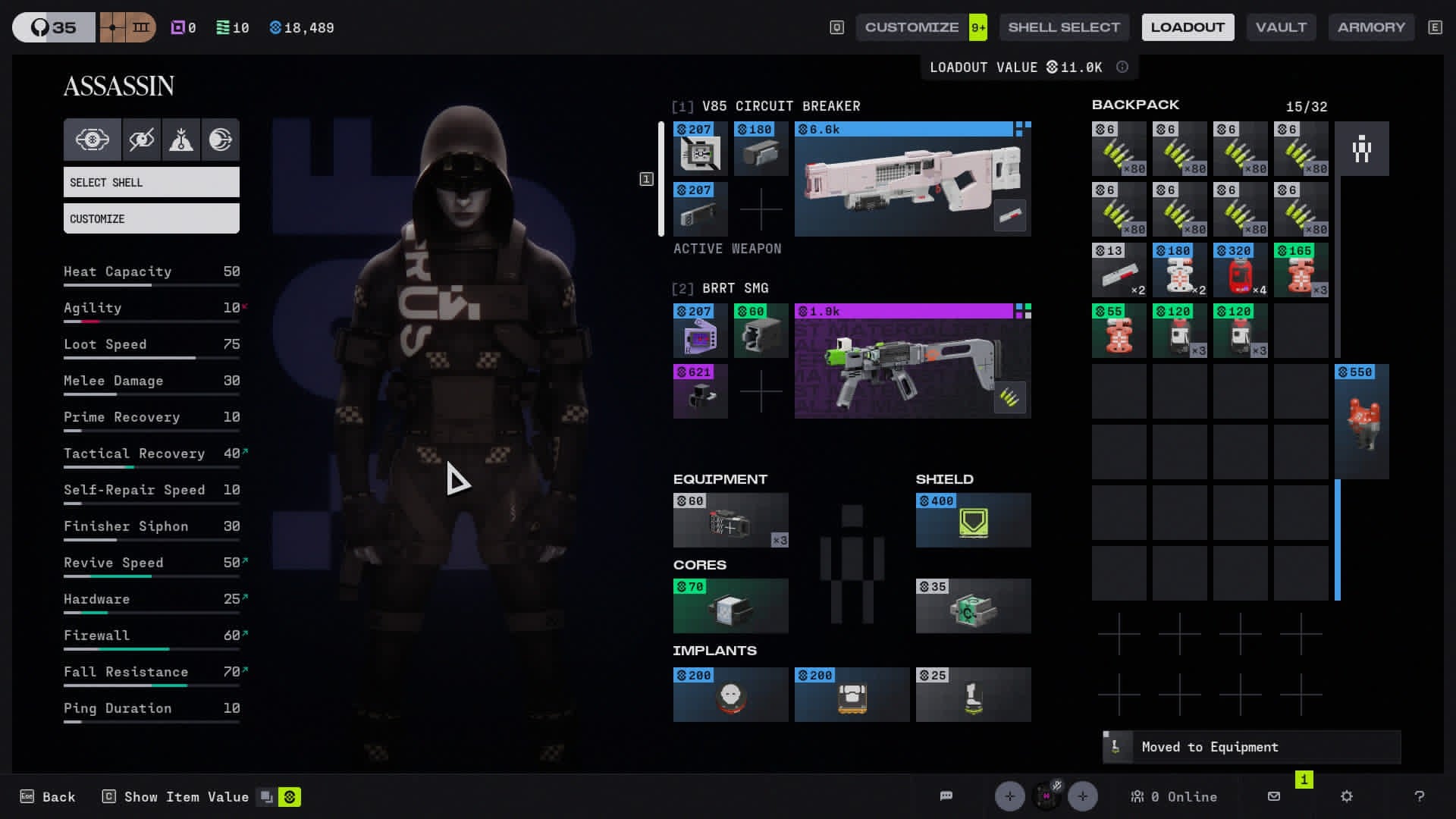Image resolution: width=1456 pixels, height=819 pixels.
Task: Select the equipment slot valued at 60
Action: click(730, 521)
